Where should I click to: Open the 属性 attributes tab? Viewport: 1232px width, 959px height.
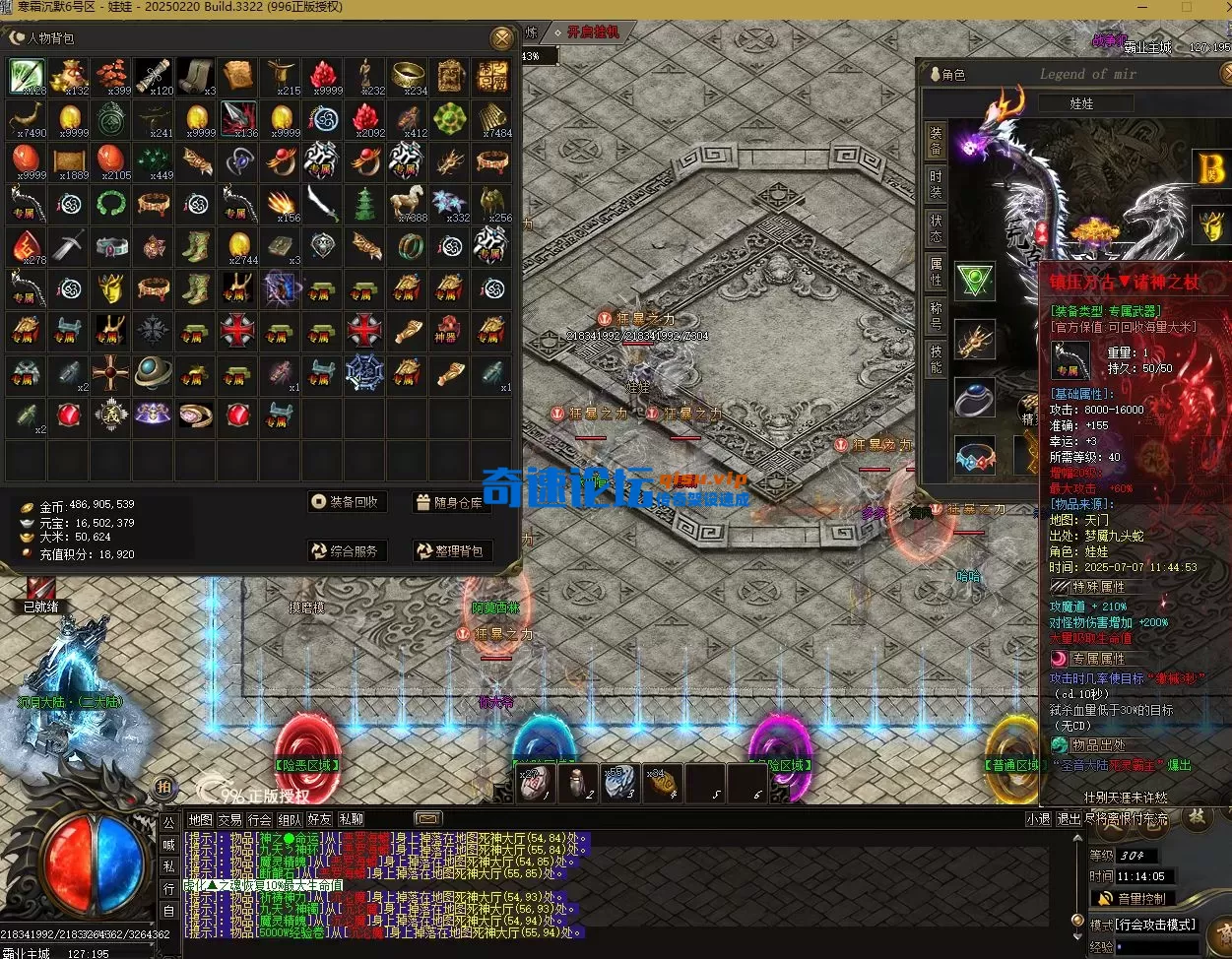[x=936, y=271]
